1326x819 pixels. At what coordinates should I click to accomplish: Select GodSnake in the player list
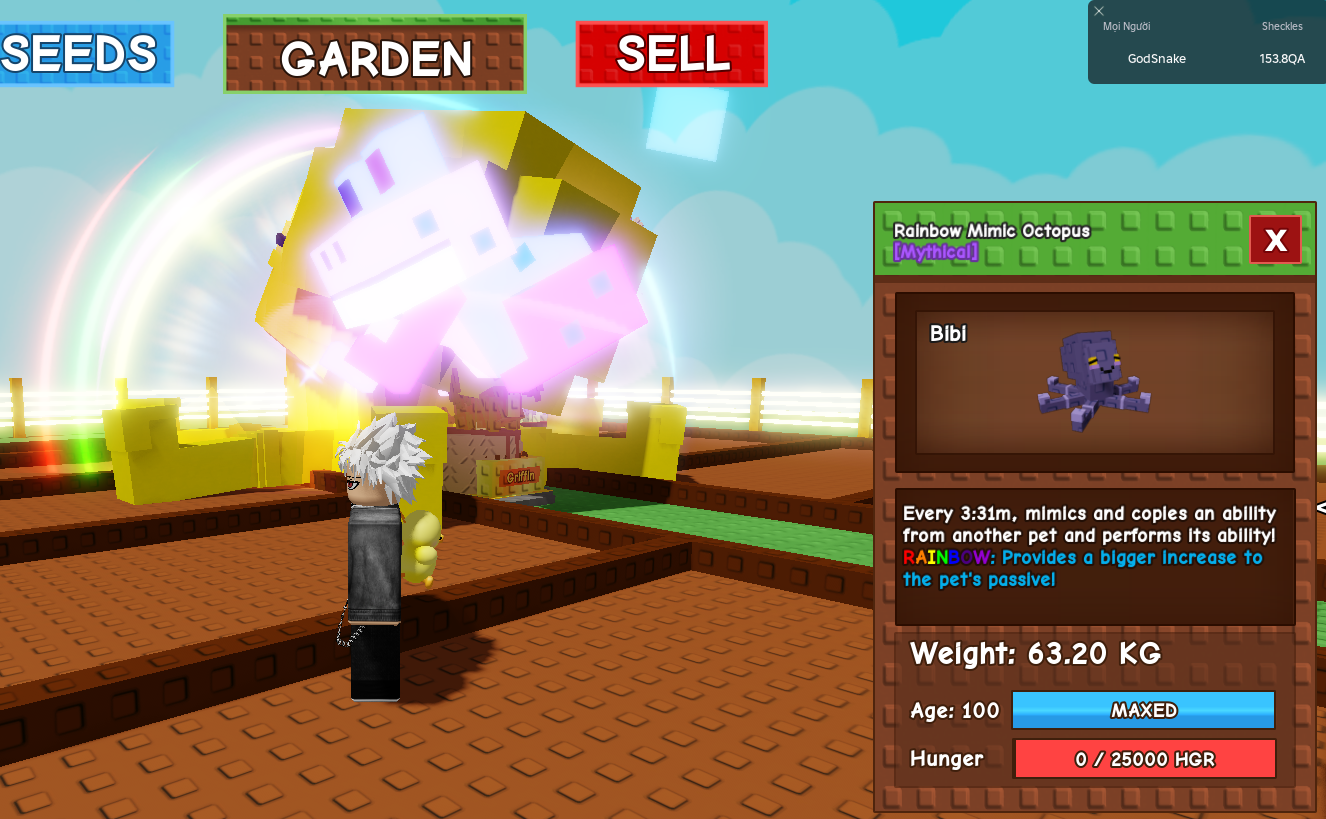tap(1156, 59)
